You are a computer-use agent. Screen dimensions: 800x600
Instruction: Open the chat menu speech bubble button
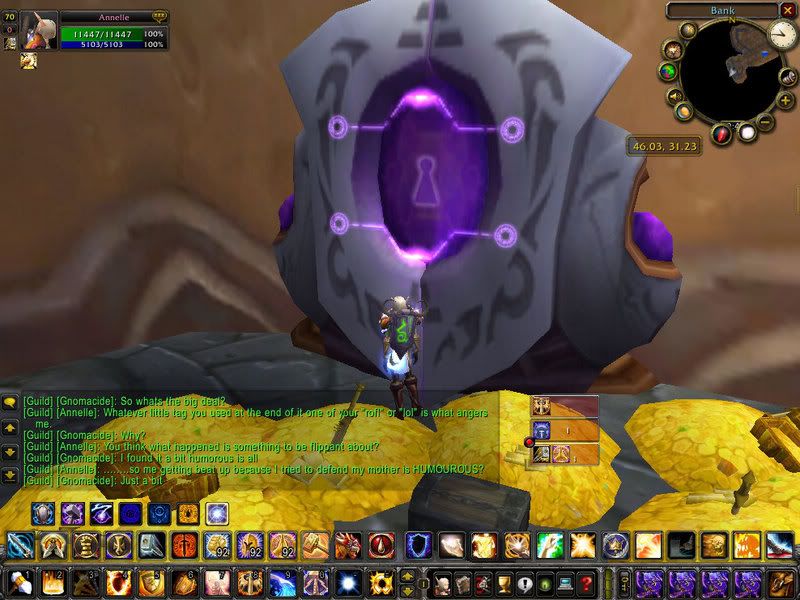10,402
